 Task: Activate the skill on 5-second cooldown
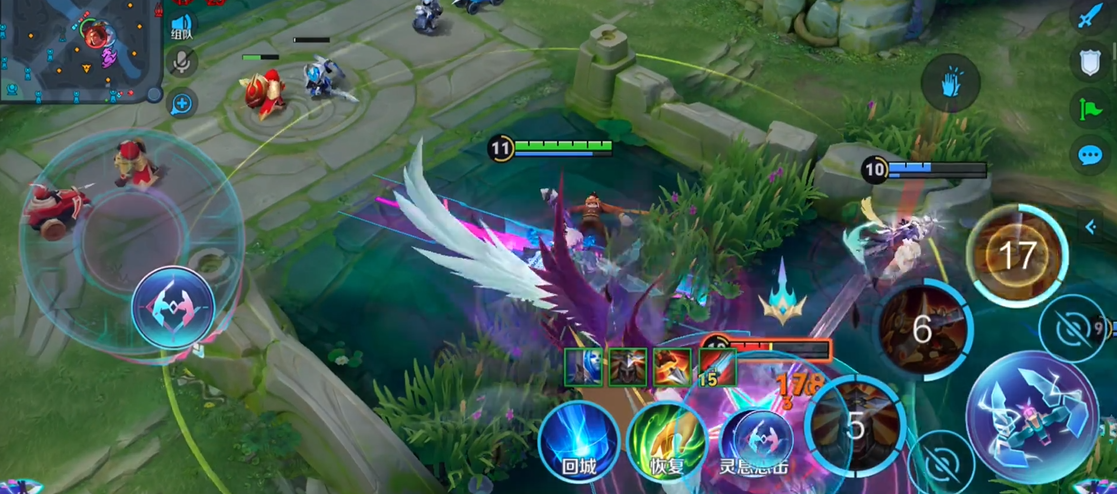[x=855, y=425]
